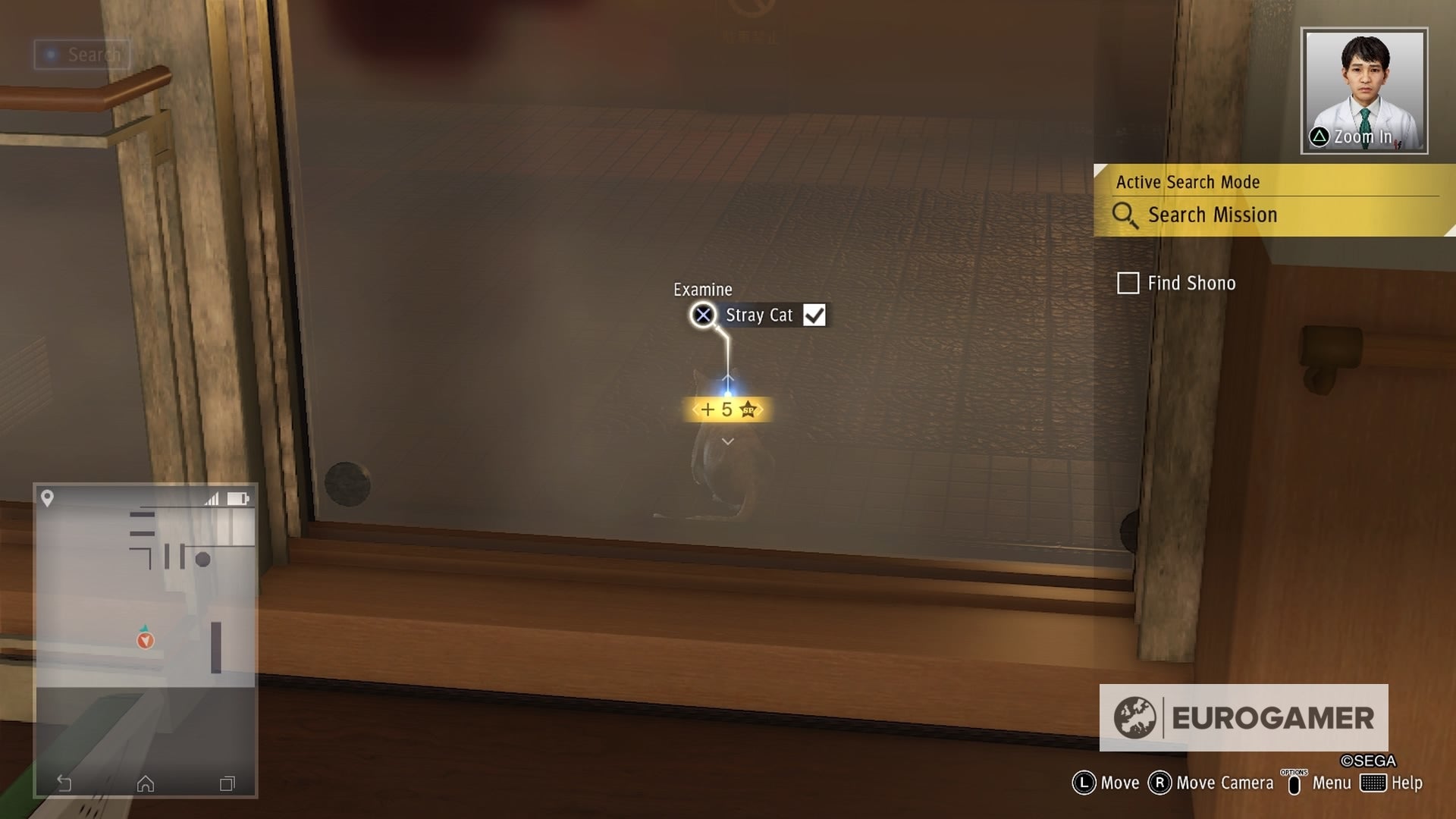Check the Find Shono objective checkbox
This screenshot has height=819, width=1456.
pyautogui.click(x=1128, y=283)
